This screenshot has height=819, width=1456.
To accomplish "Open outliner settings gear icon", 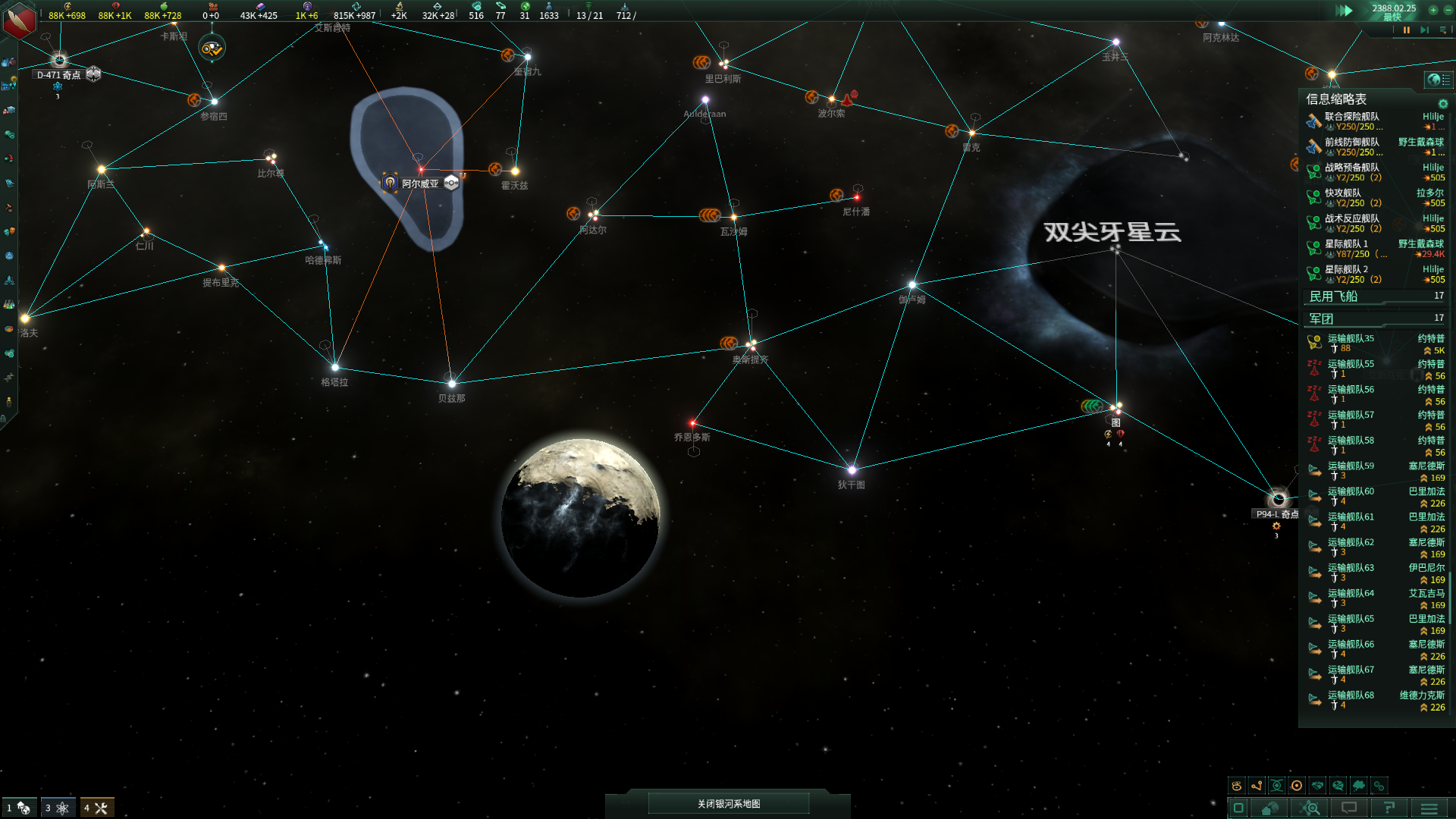I will [x=1443, y=104].
